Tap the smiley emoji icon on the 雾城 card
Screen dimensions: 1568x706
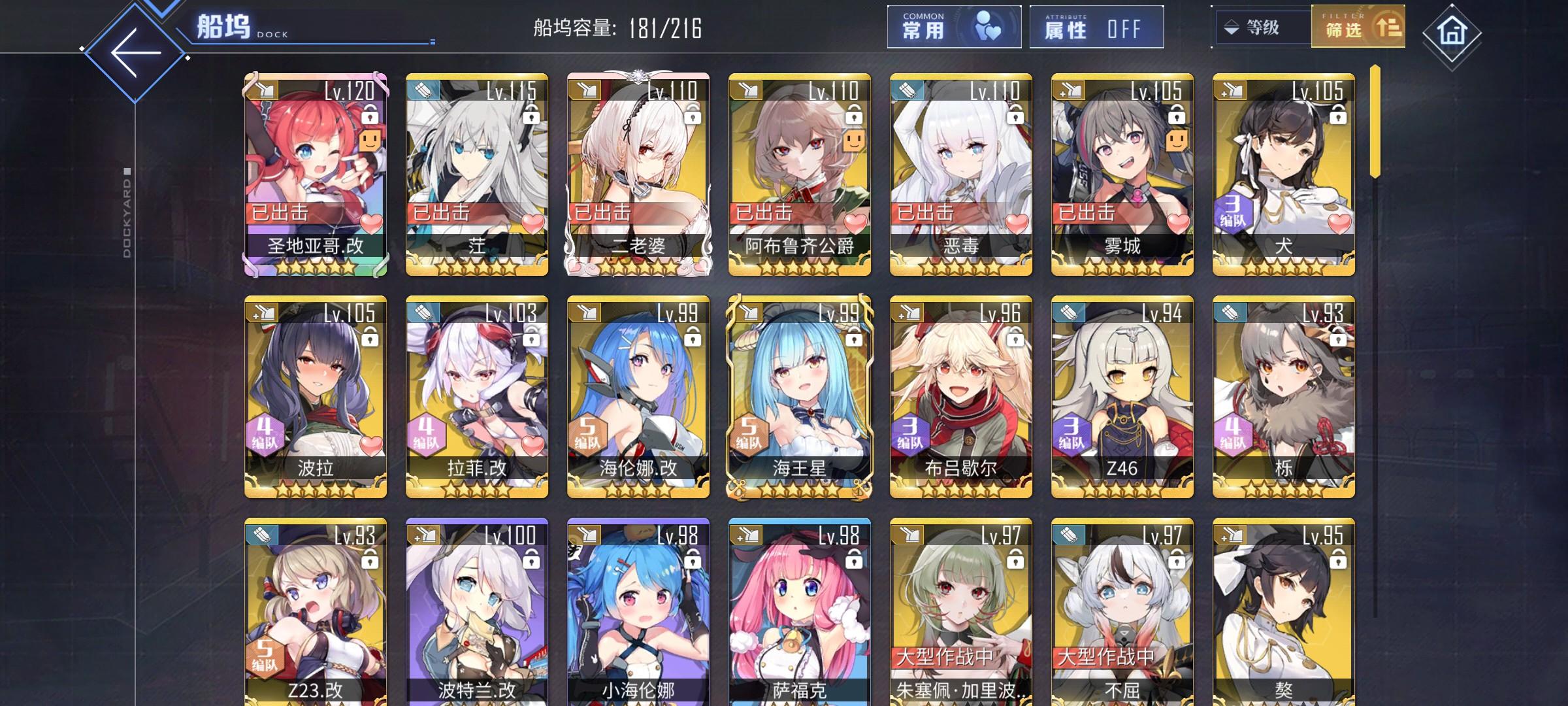click(x=1177, y=139)
